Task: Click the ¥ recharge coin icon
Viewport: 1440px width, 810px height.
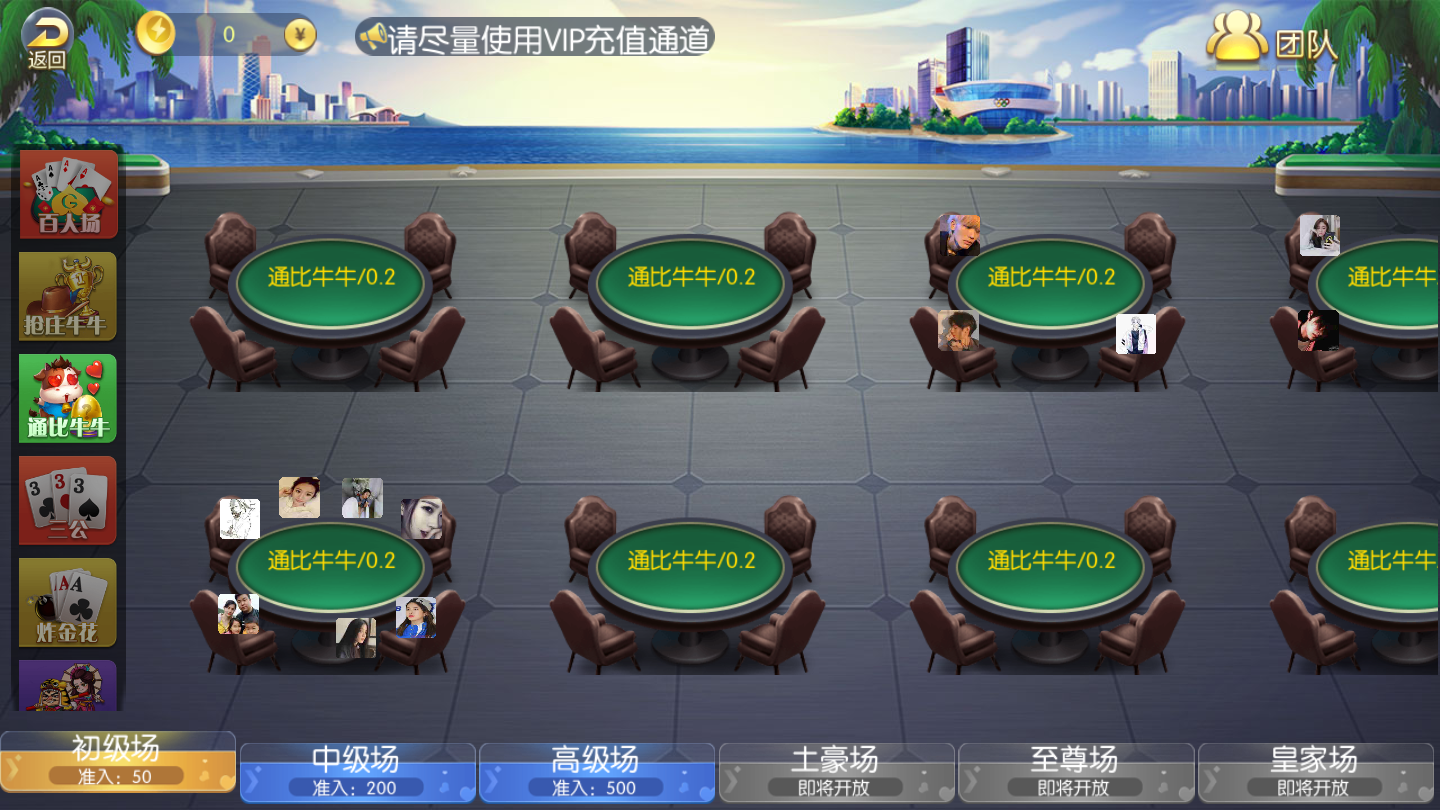Action: 298,32
